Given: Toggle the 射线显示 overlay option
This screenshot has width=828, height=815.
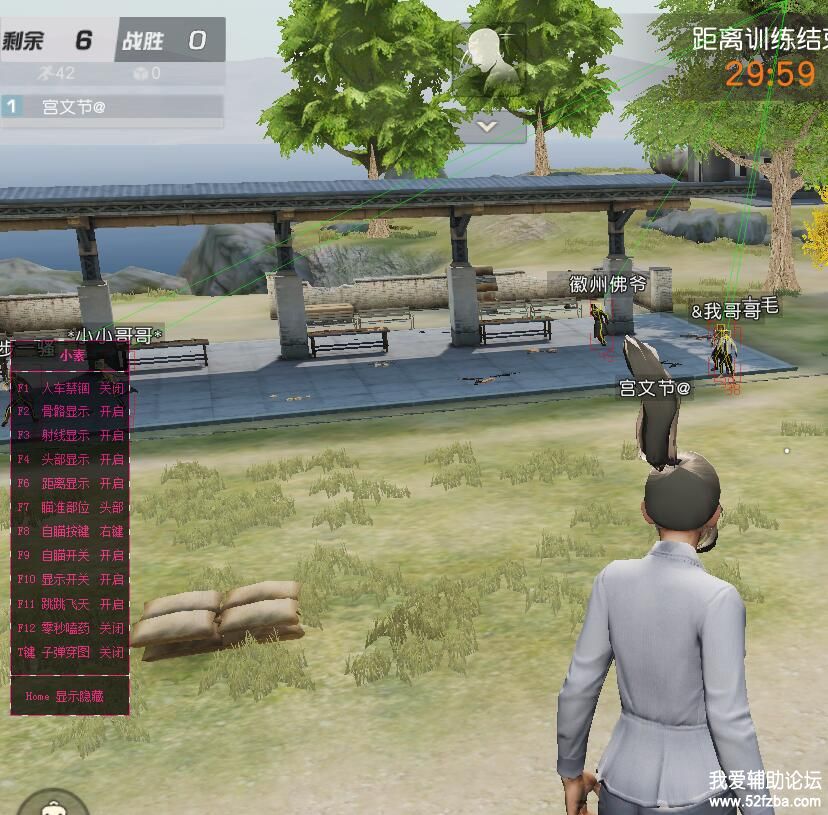Looking at the screenshot, I should (70, 435).
